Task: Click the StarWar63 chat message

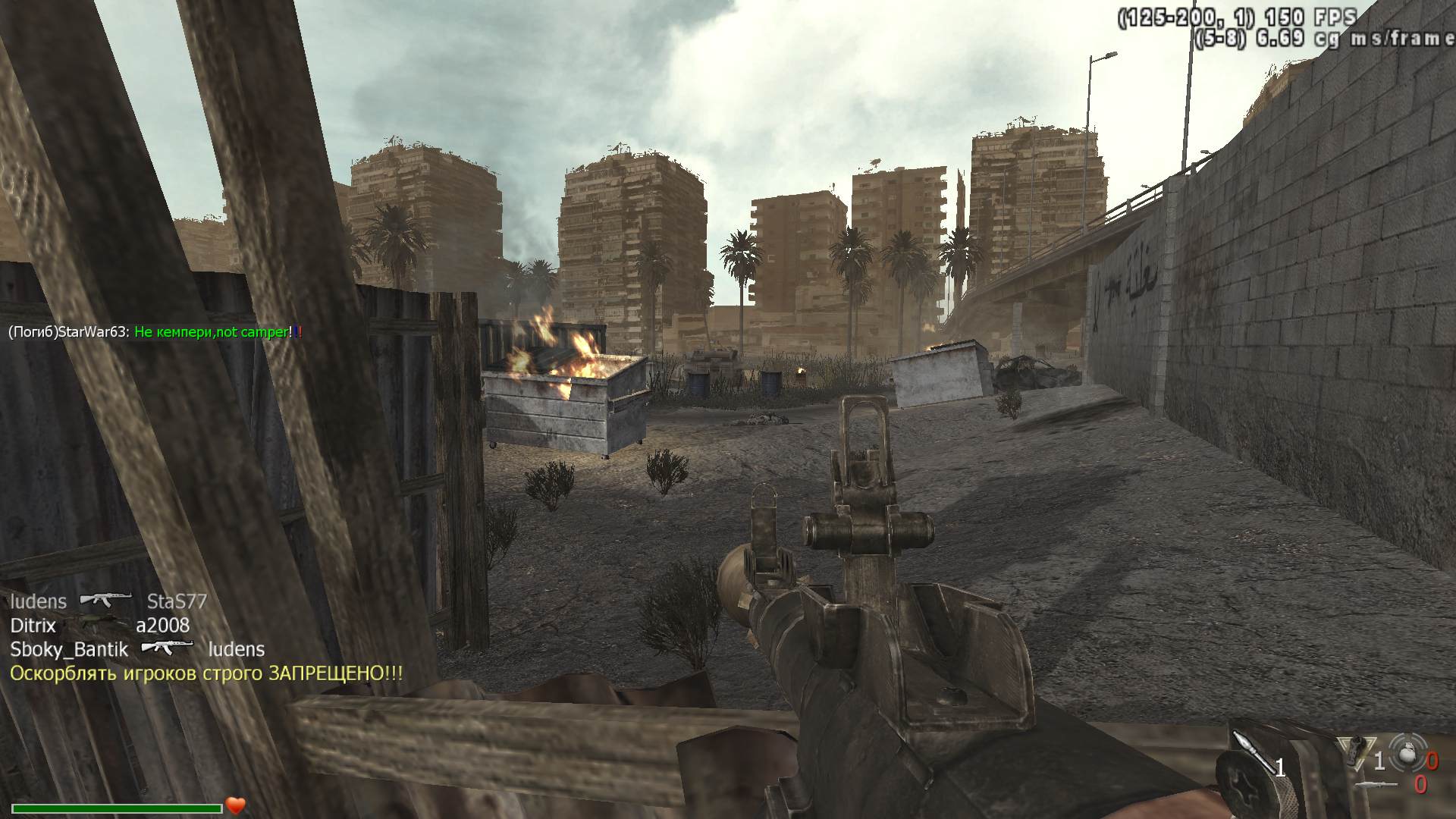Action: (155, 332)
